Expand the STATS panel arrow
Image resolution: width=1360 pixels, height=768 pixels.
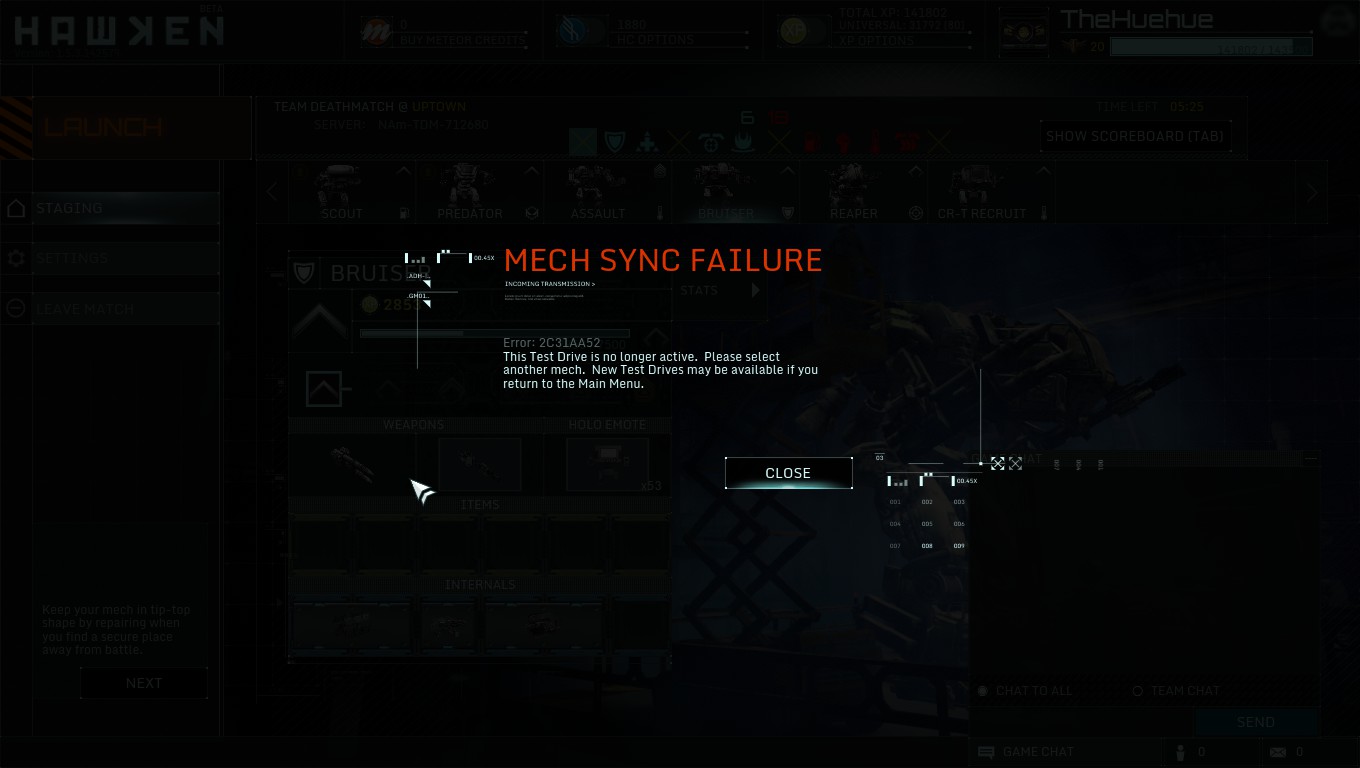click(756, 290)
